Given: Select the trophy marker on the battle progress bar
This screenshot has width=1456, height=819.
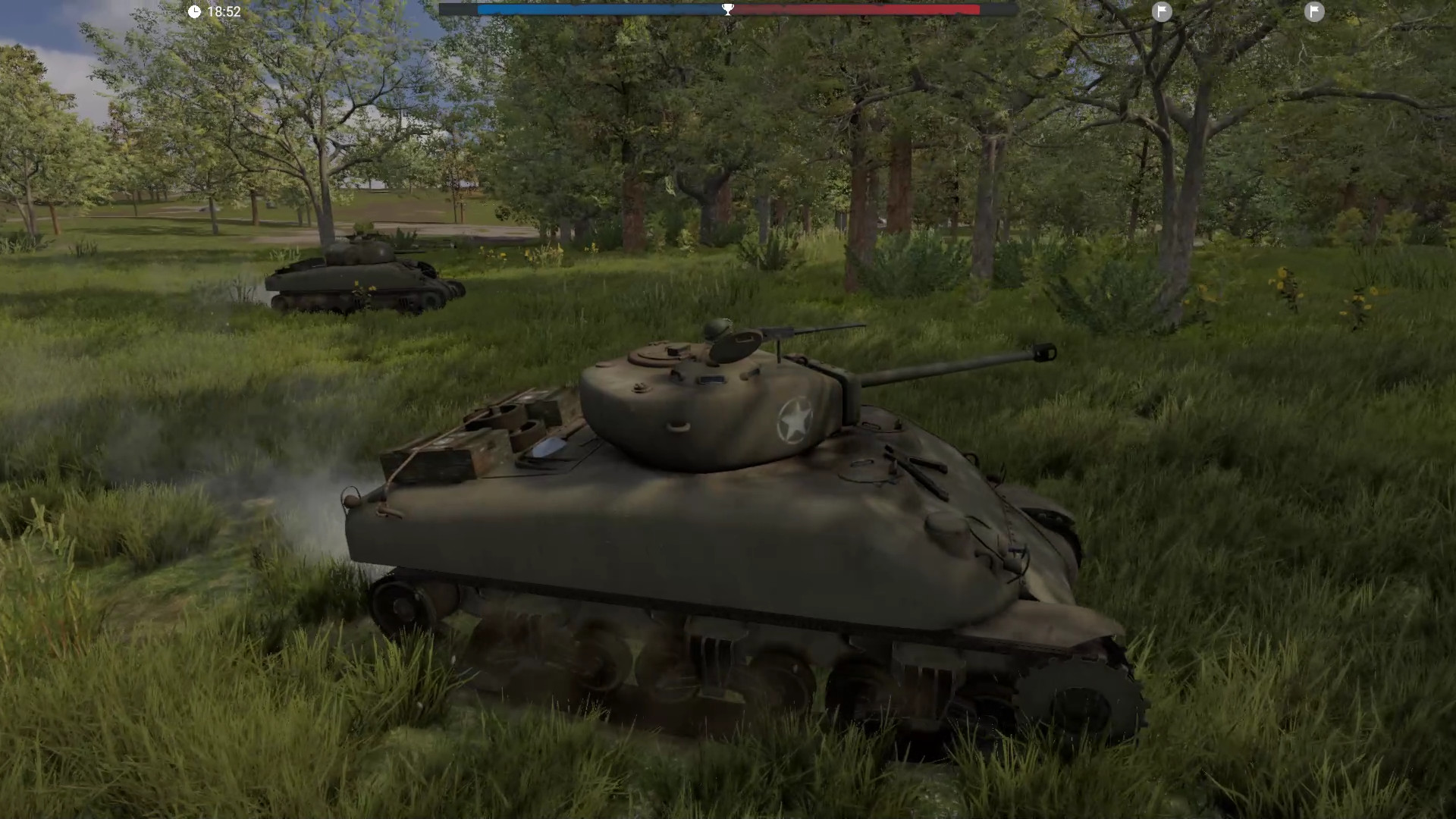Looking at the screenshot, I should [x=727, y=9].
